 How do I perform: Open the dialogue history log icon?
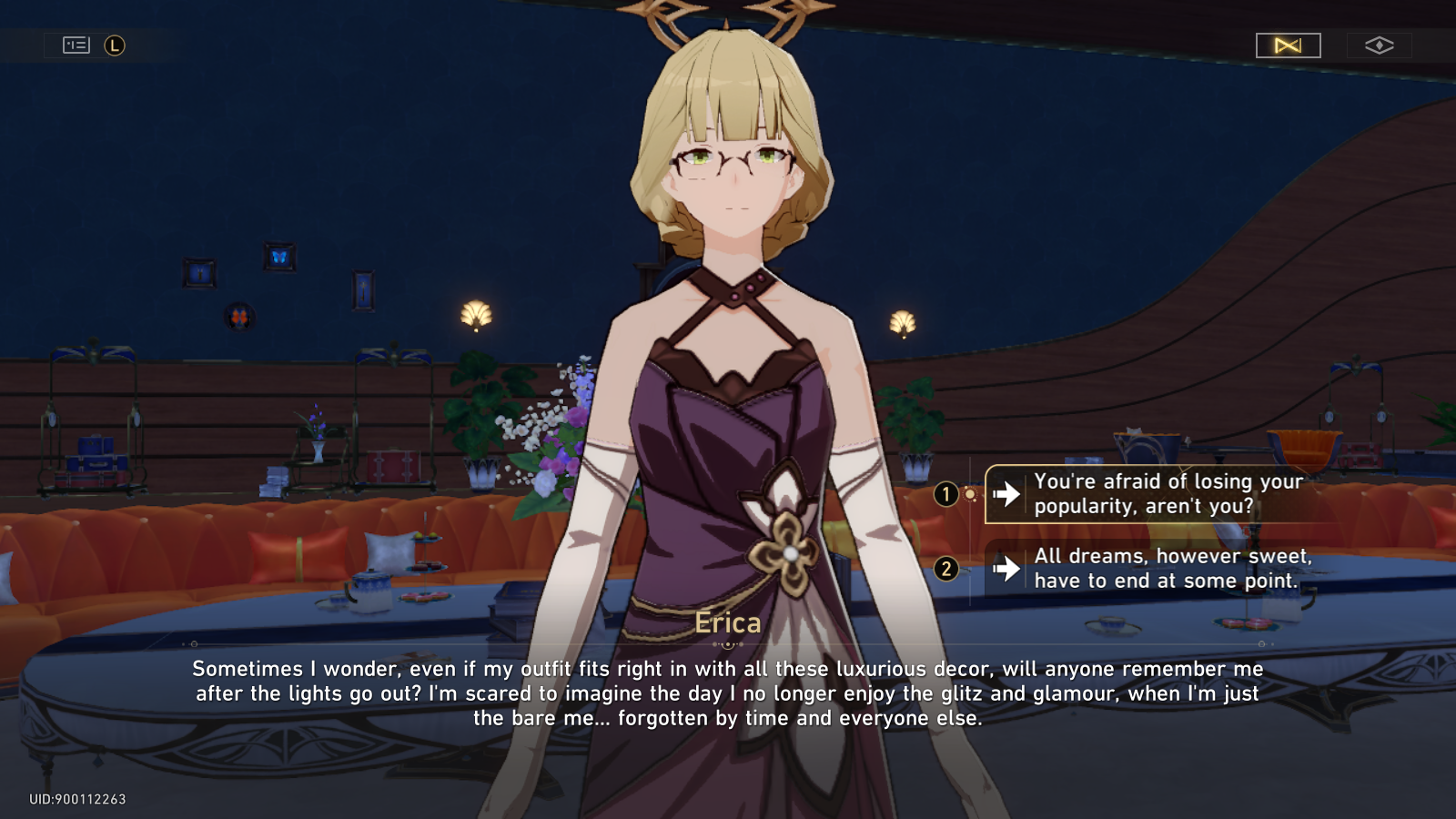tap(77, 43)
